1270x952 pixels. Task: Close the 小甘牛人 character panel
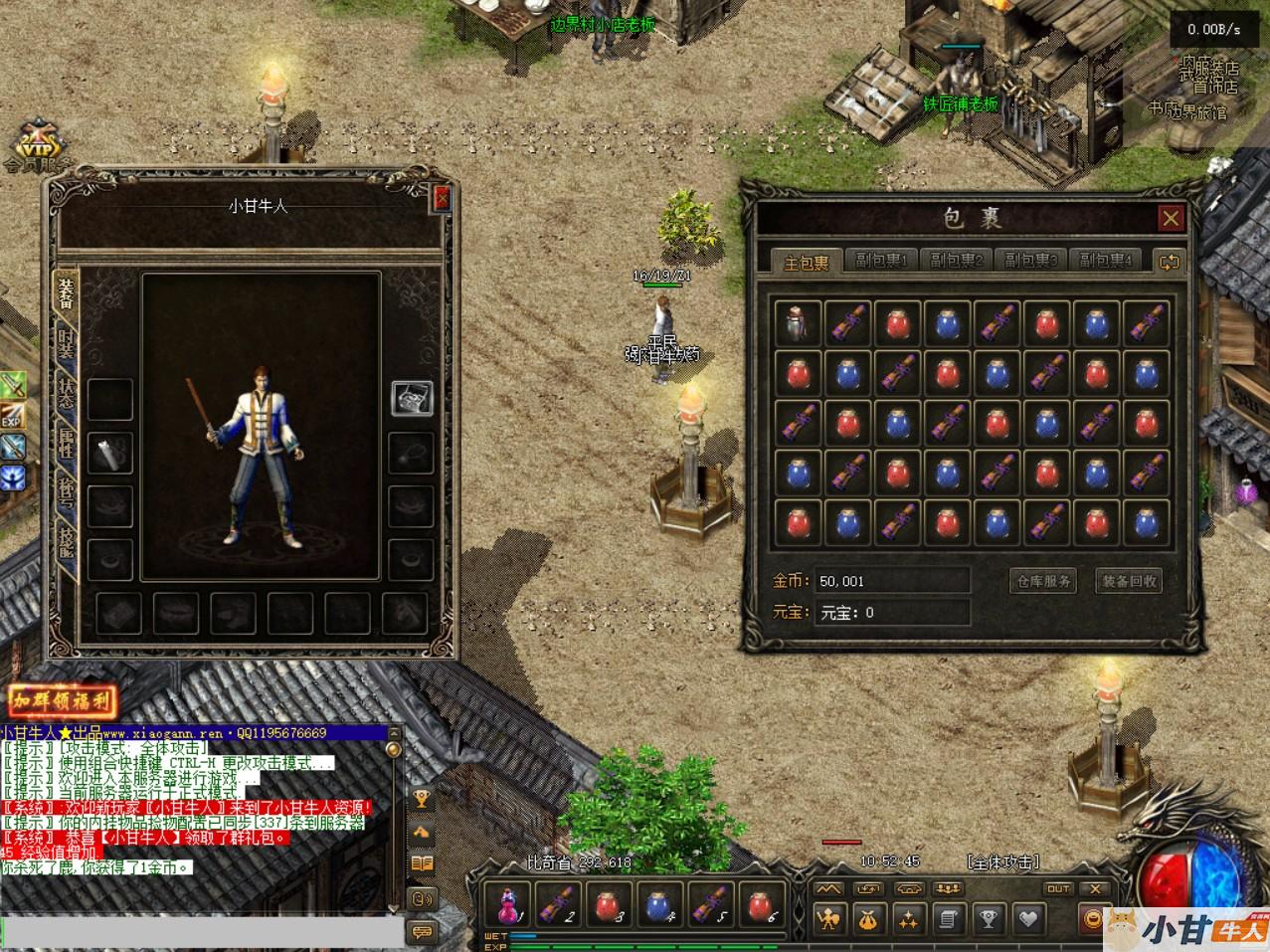point(442,199)
